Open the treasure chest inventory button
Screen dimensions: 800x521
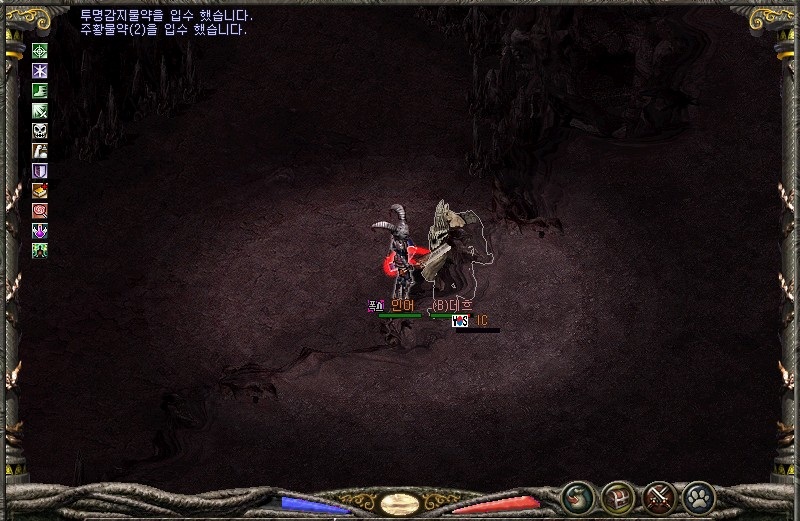pos(616,497)
